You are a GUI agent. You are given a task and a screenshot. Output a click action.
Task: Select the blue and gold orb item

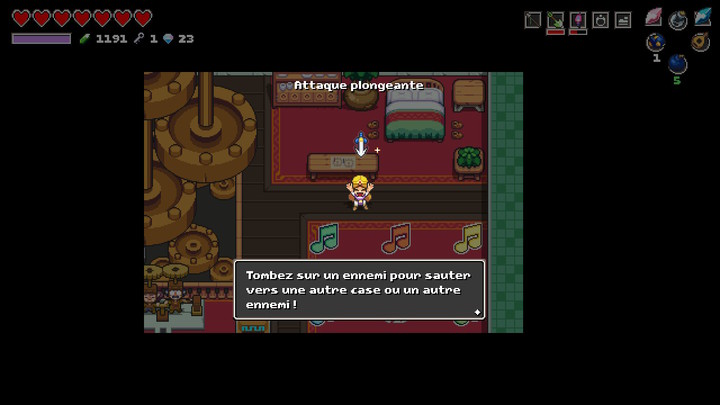click(655, 42)
